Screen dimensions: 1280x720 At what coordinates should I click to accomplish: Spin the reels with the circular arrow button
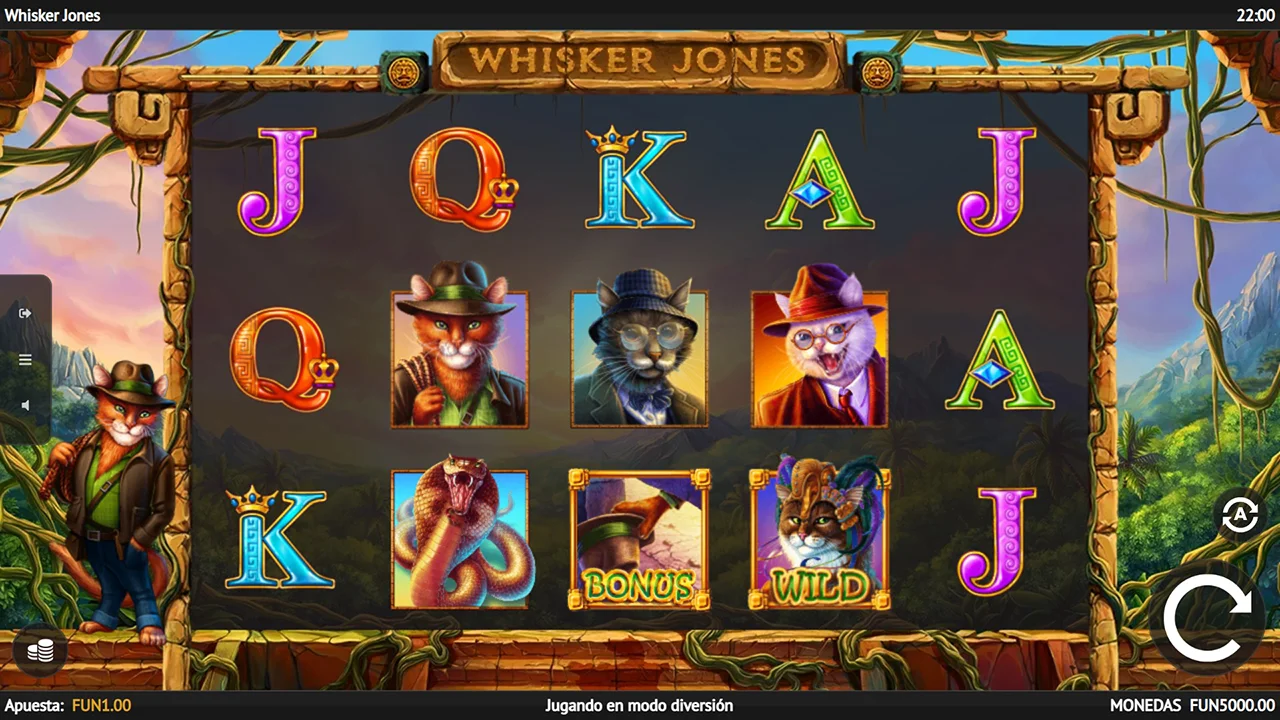(1207, 611)
